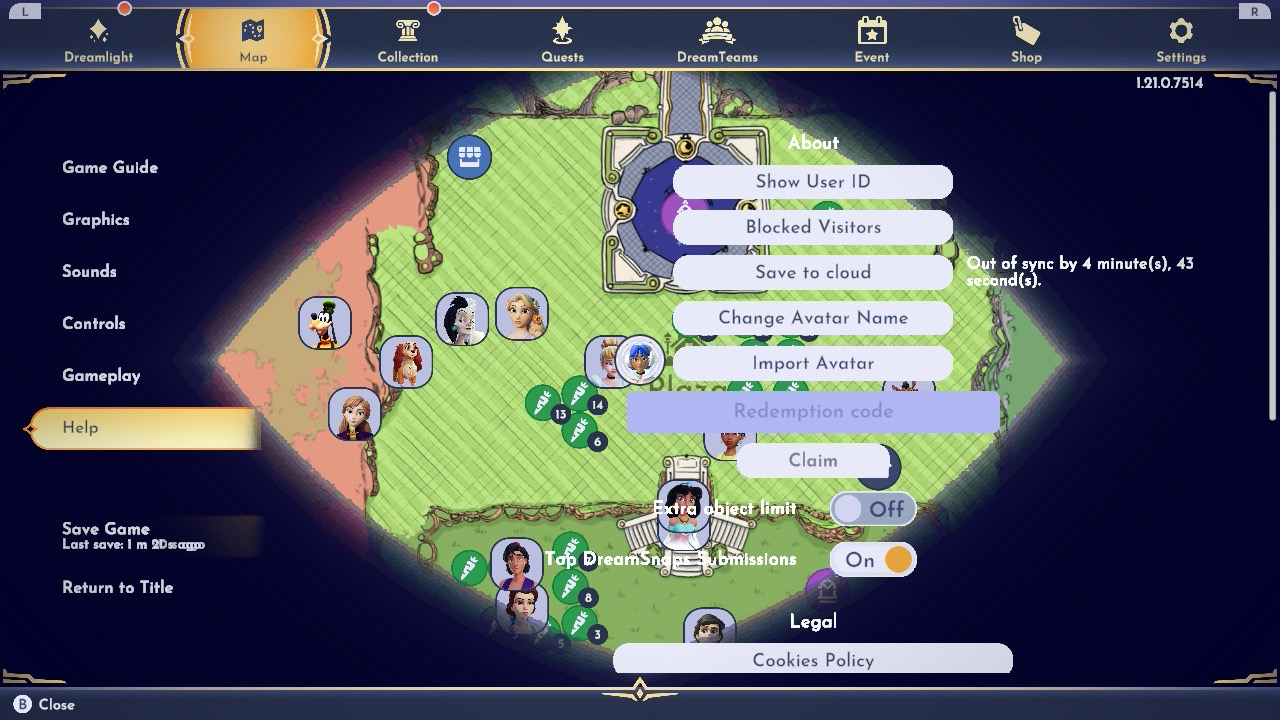Open the Sounds settings section
The height and width of the screenshot is (720, 1280).
89,271
